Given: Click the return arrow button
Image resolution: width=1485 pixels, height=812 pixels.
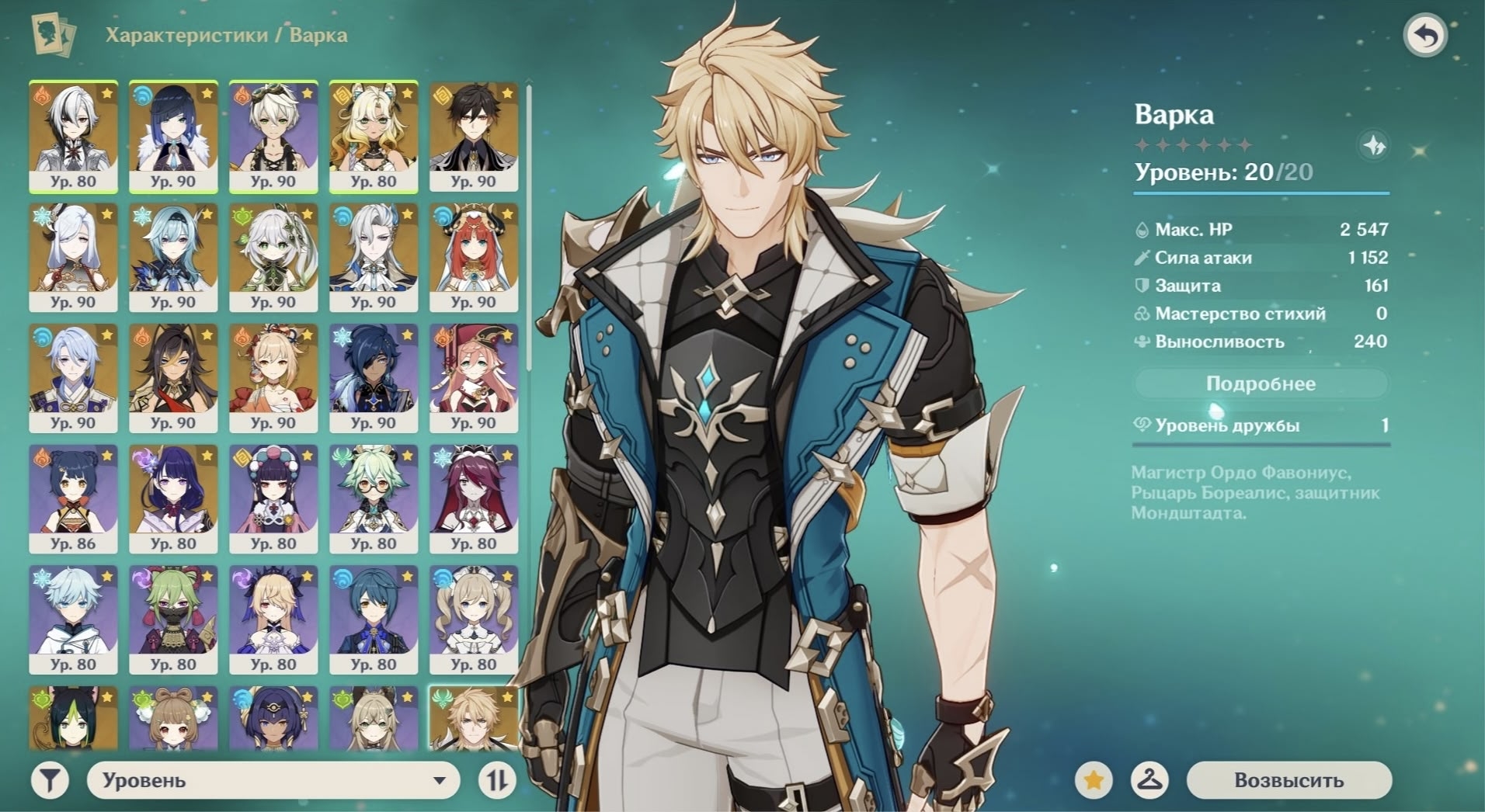Looking at the screenshot, I should pyautogui.click(x=1425, y=36).
